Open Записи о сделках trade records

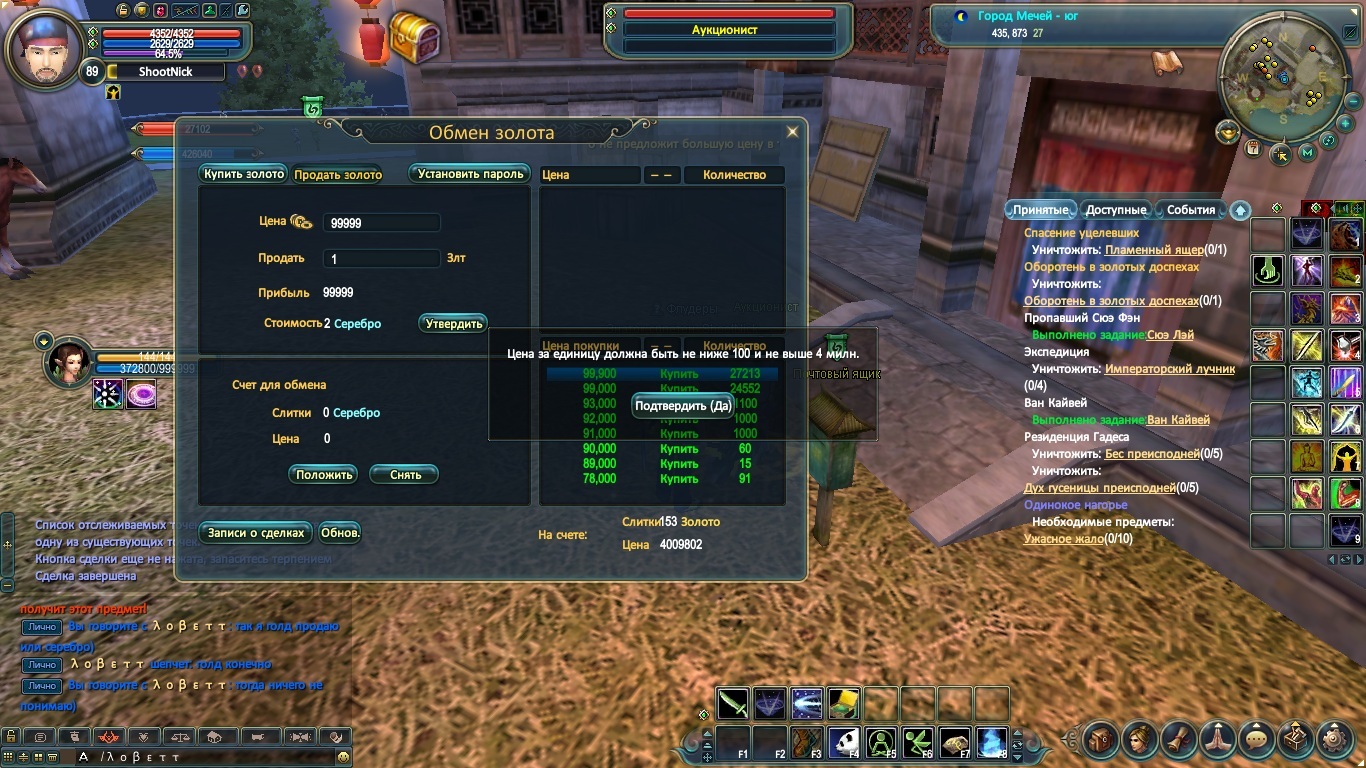256,533
